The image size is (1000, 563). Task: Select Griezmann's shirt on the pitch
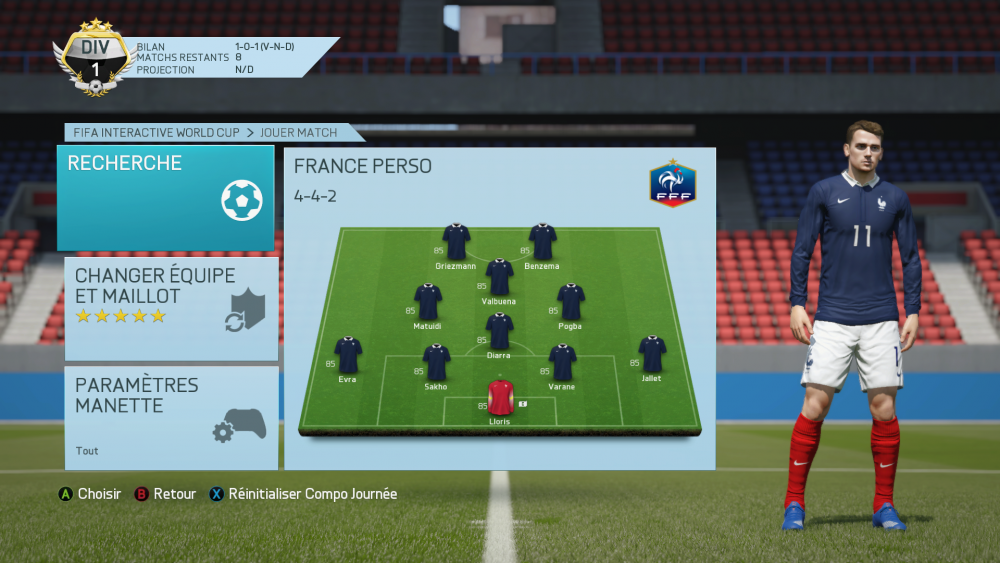456,241
